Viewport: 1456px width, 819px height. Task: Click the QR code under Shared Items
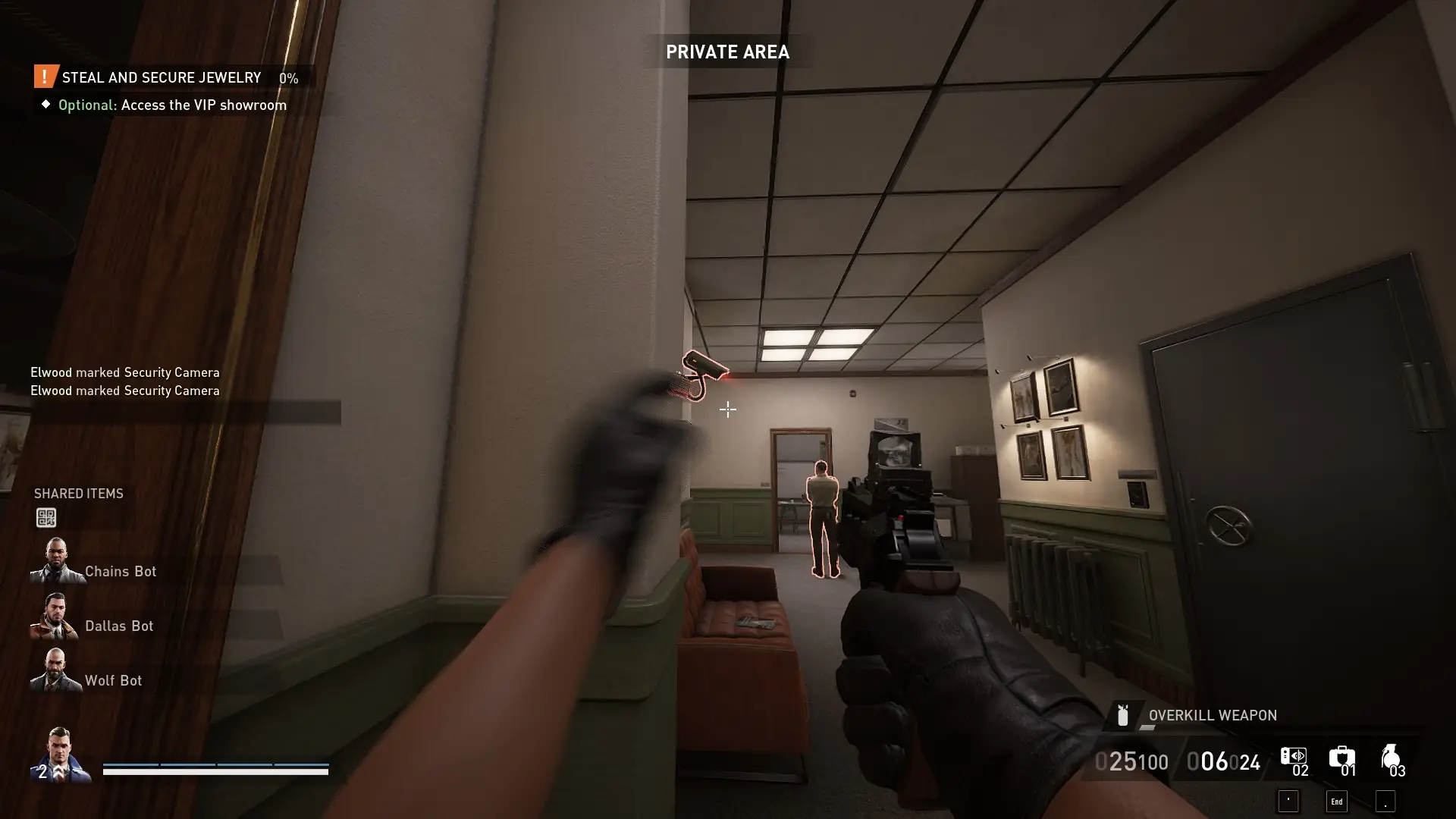pyautogui.click(x=47, y=517)
